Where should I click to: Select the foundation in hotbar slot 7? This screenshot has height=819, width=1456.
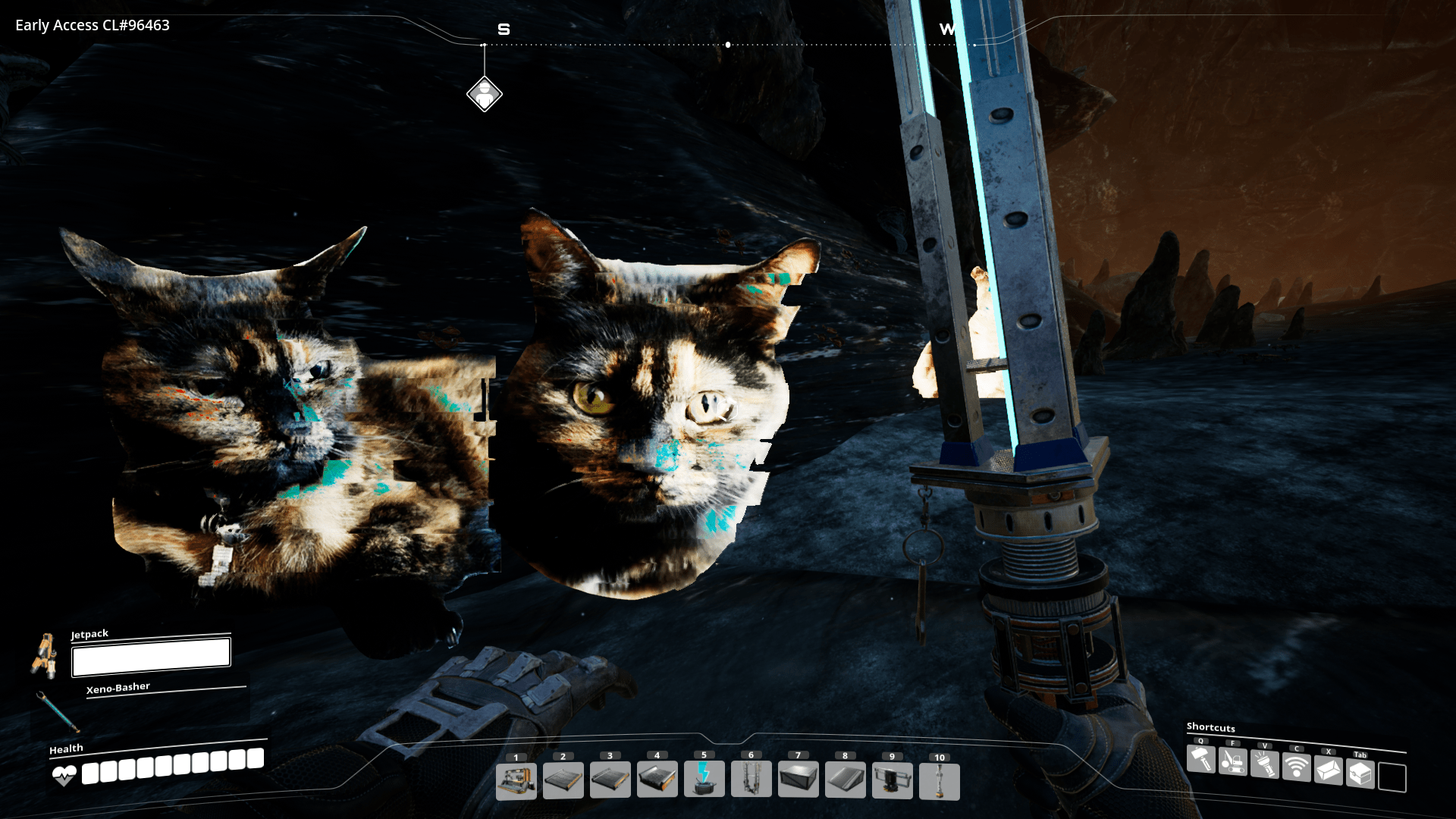799,781
